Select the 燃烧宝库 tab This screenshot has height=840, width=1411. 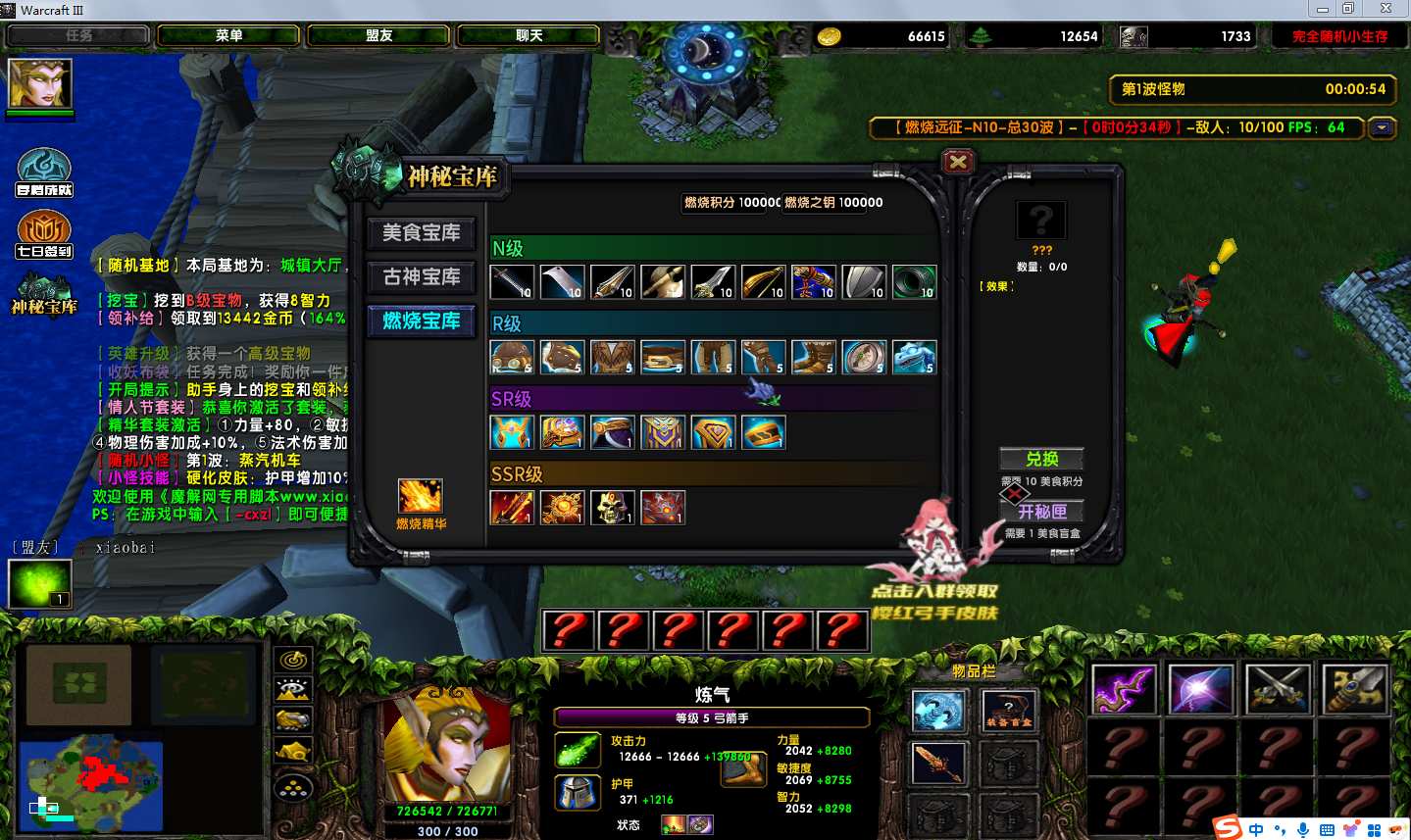click(x=421, y=321)
